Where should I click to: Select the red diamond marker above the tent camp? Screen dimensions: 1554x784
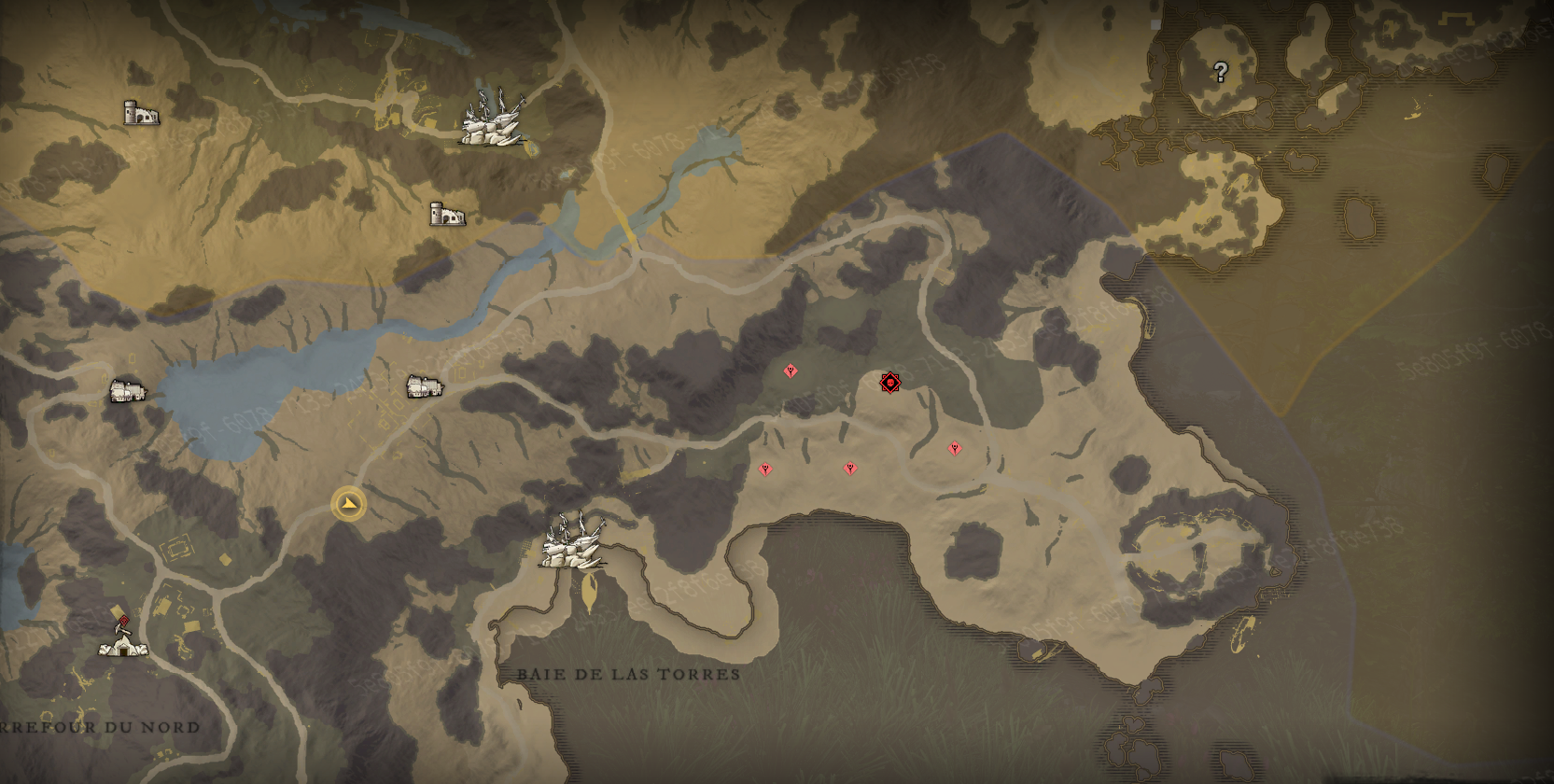click(122, 618)
